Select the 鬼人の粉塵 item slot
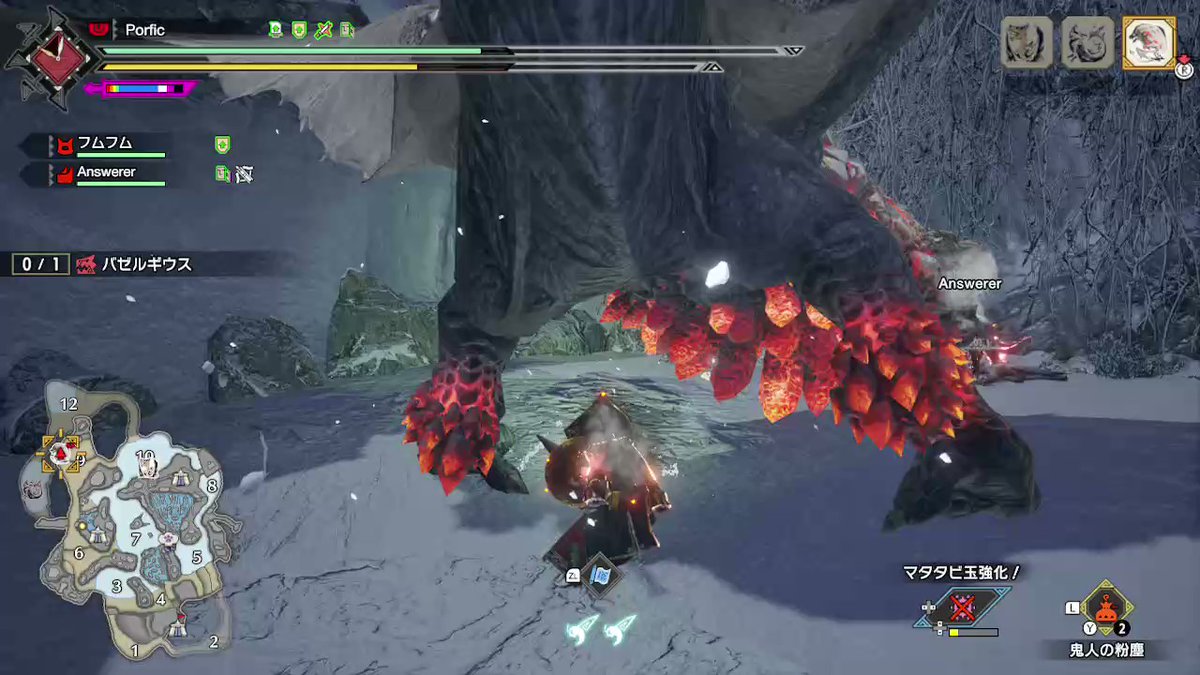 click(1105, 609)
